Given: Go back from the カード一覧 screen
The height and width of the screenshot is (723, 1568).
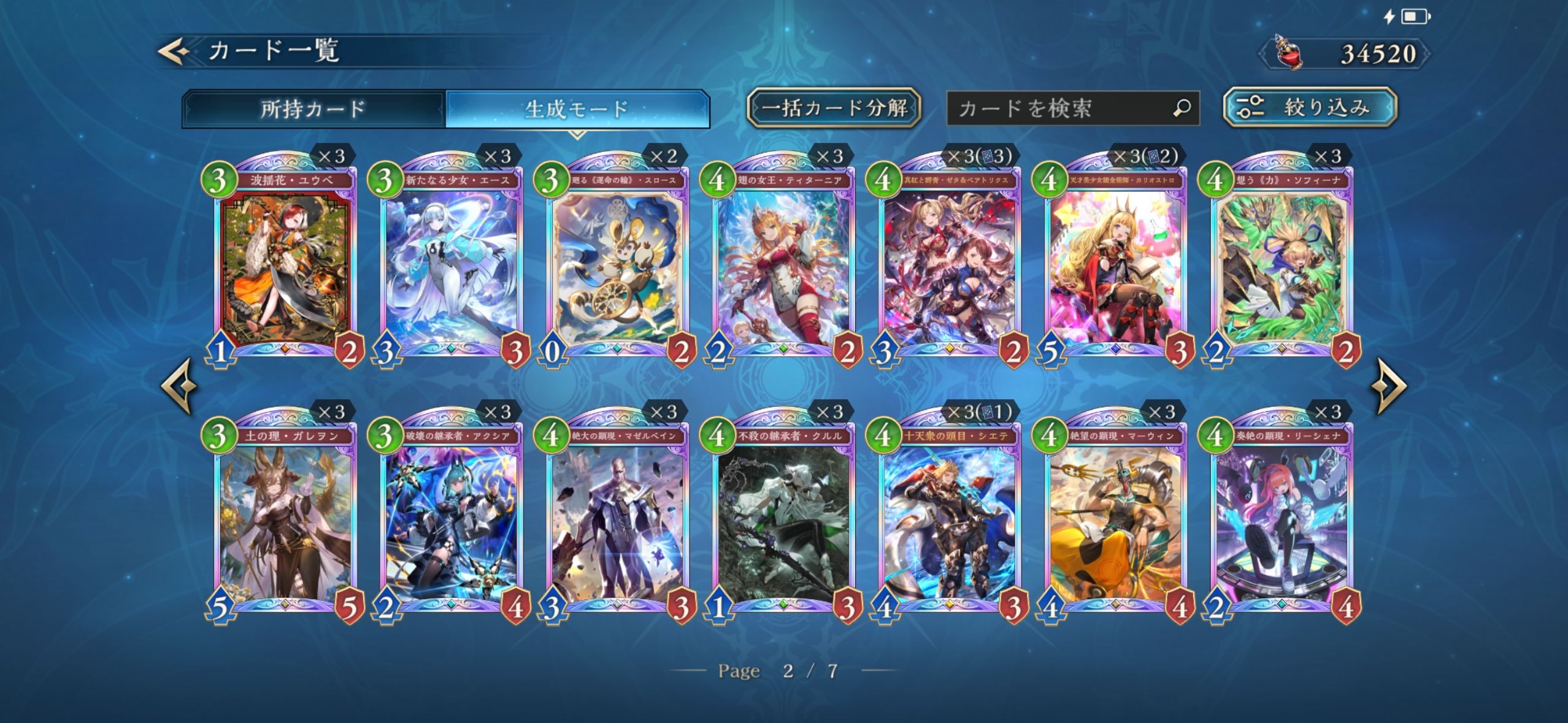Looking at the screenshot, I should tap(174, 52).
